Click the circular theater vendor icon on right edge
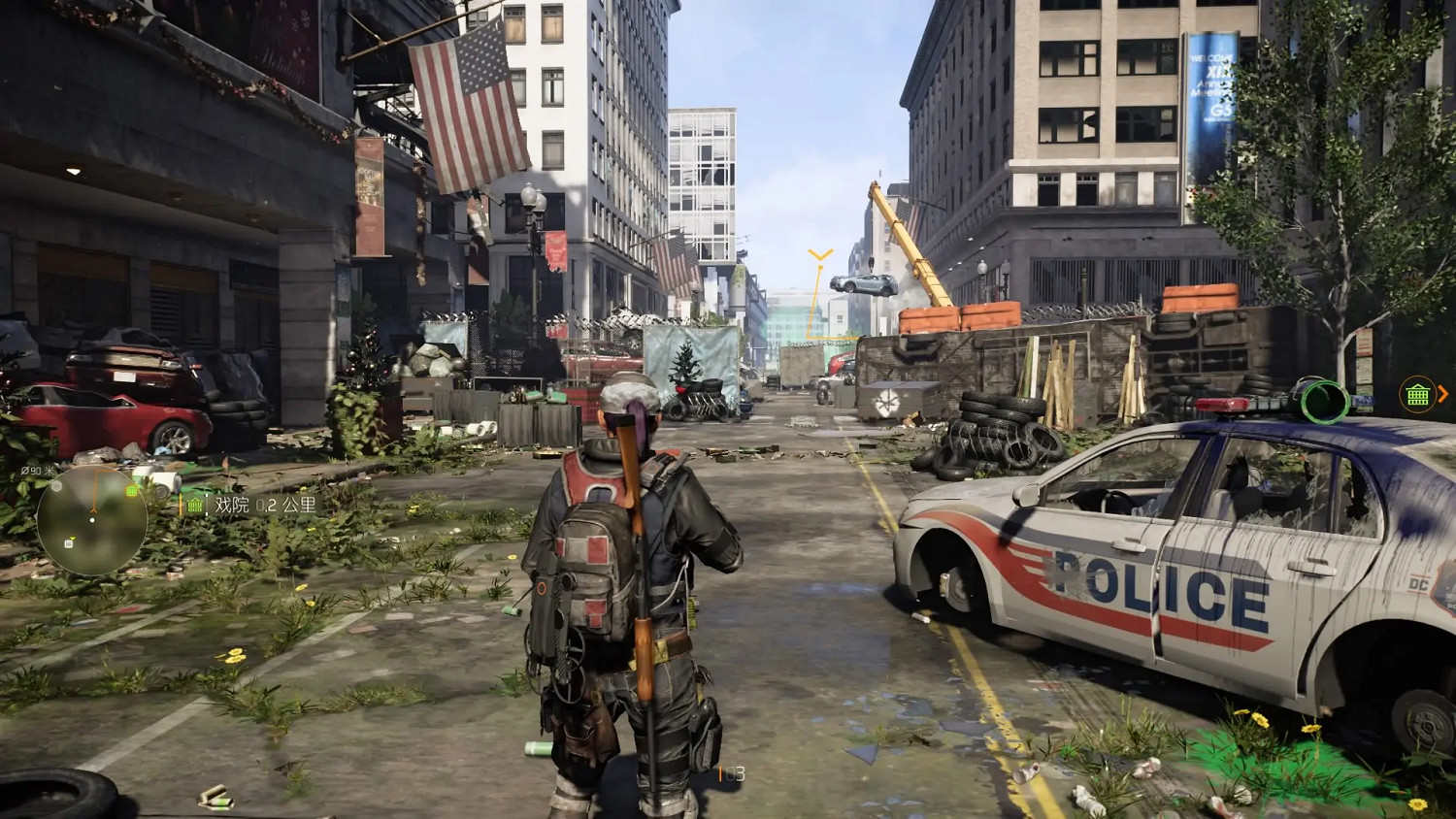This screenshot has height=819, width=1456. [x=1417, y=394]
